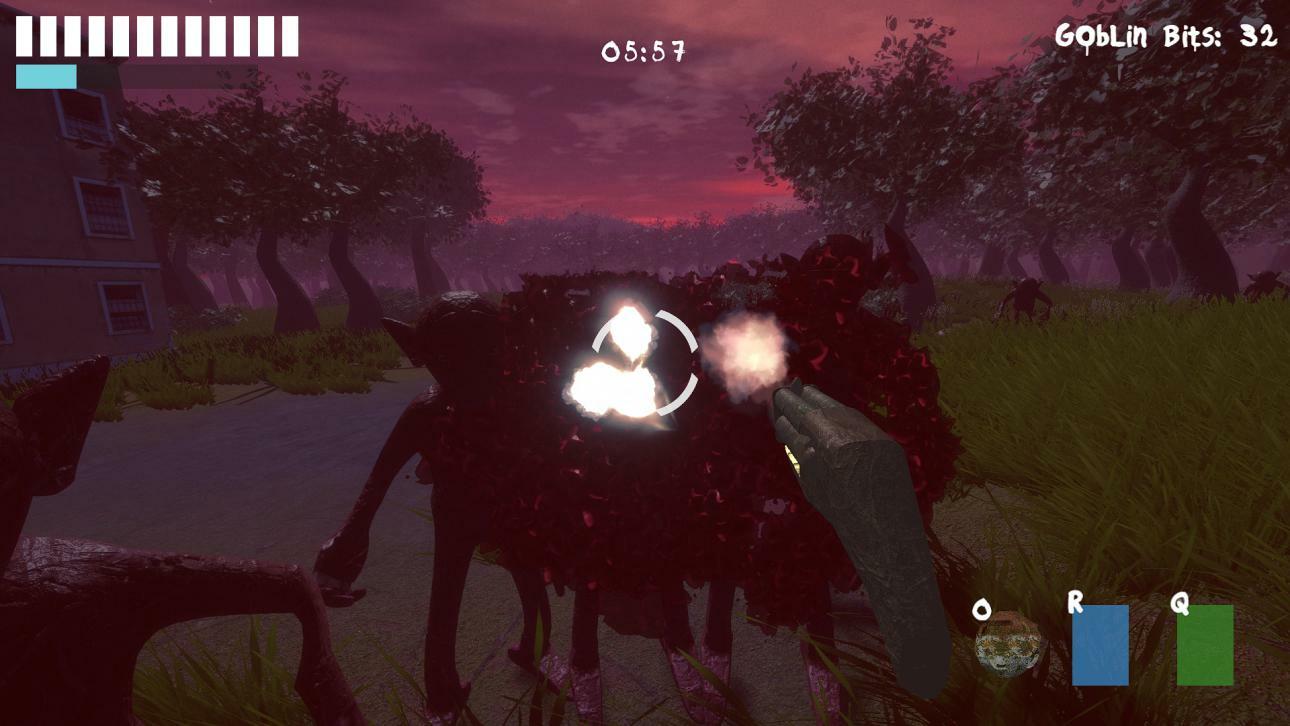Activate the blue square ability
The image size is (1290, 726).
(x=1100, y=645)
